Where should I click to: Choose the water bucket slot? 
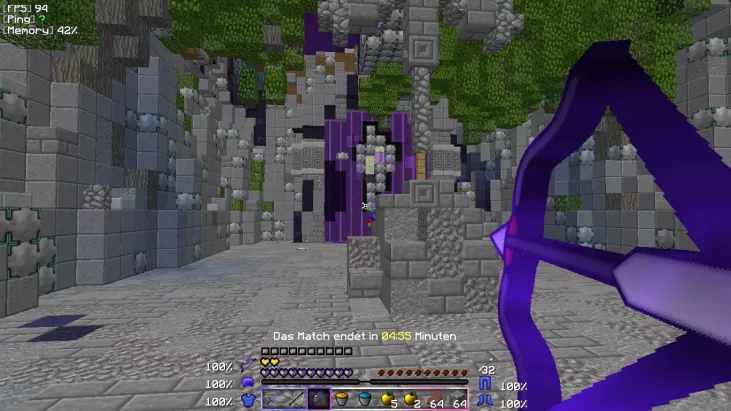coord(365,399)
